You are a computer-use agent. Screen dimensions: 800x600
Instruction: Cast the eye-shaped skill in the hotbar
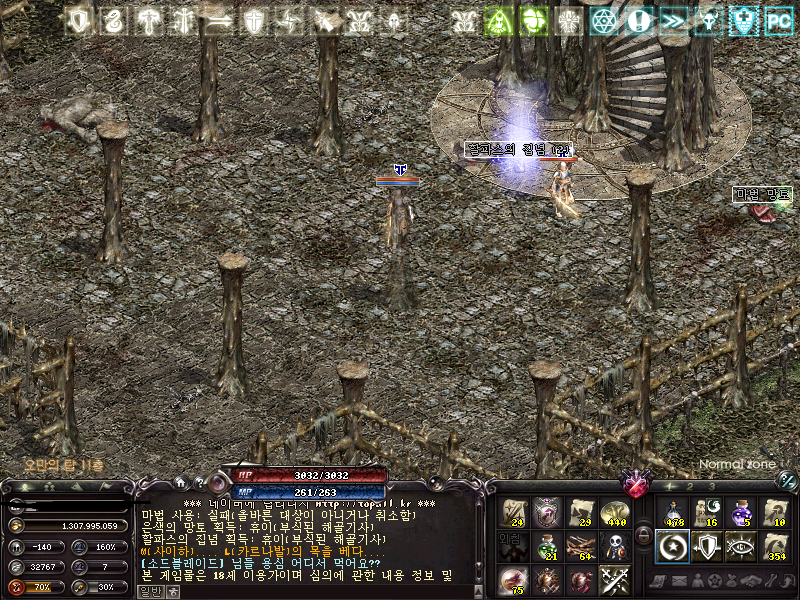(x=741, y=546)
